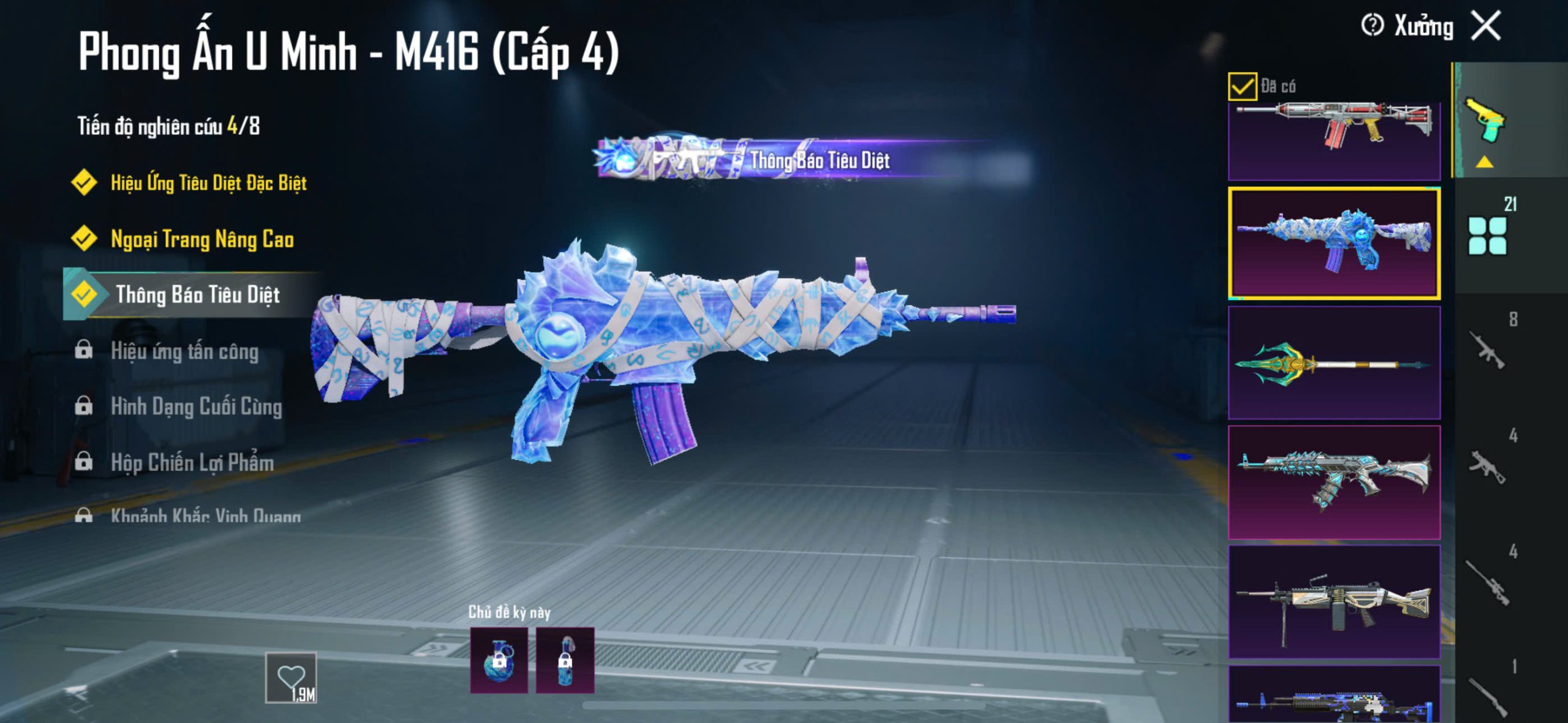Select the red and silver rifle skin

(x=1334, y=141)
